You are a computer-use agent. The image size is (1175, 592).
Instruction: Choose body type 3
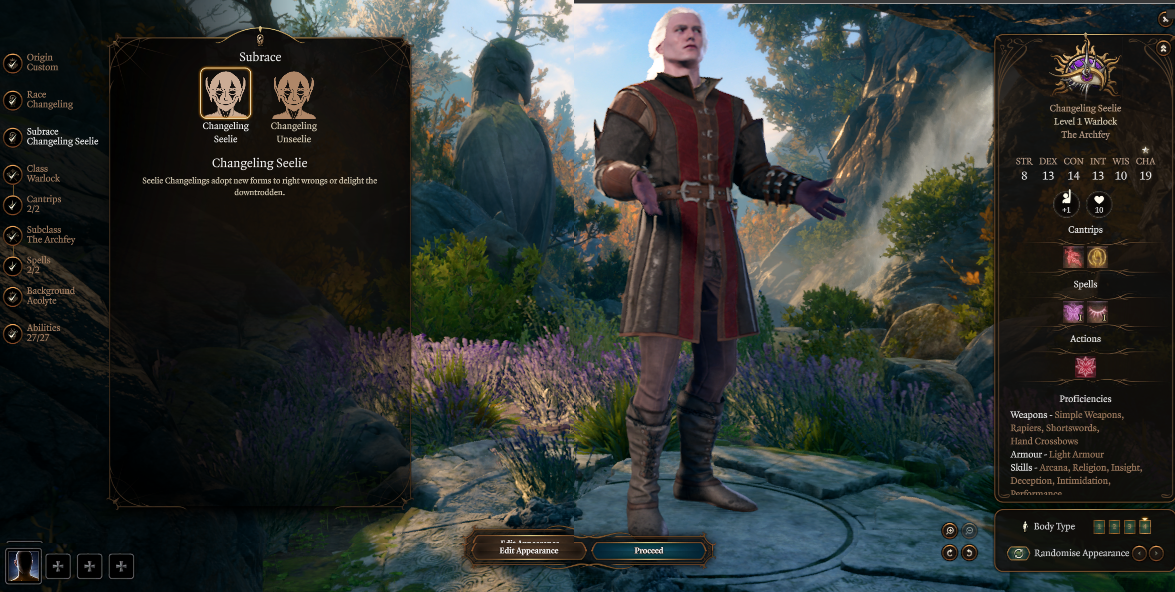point(1130,526)
